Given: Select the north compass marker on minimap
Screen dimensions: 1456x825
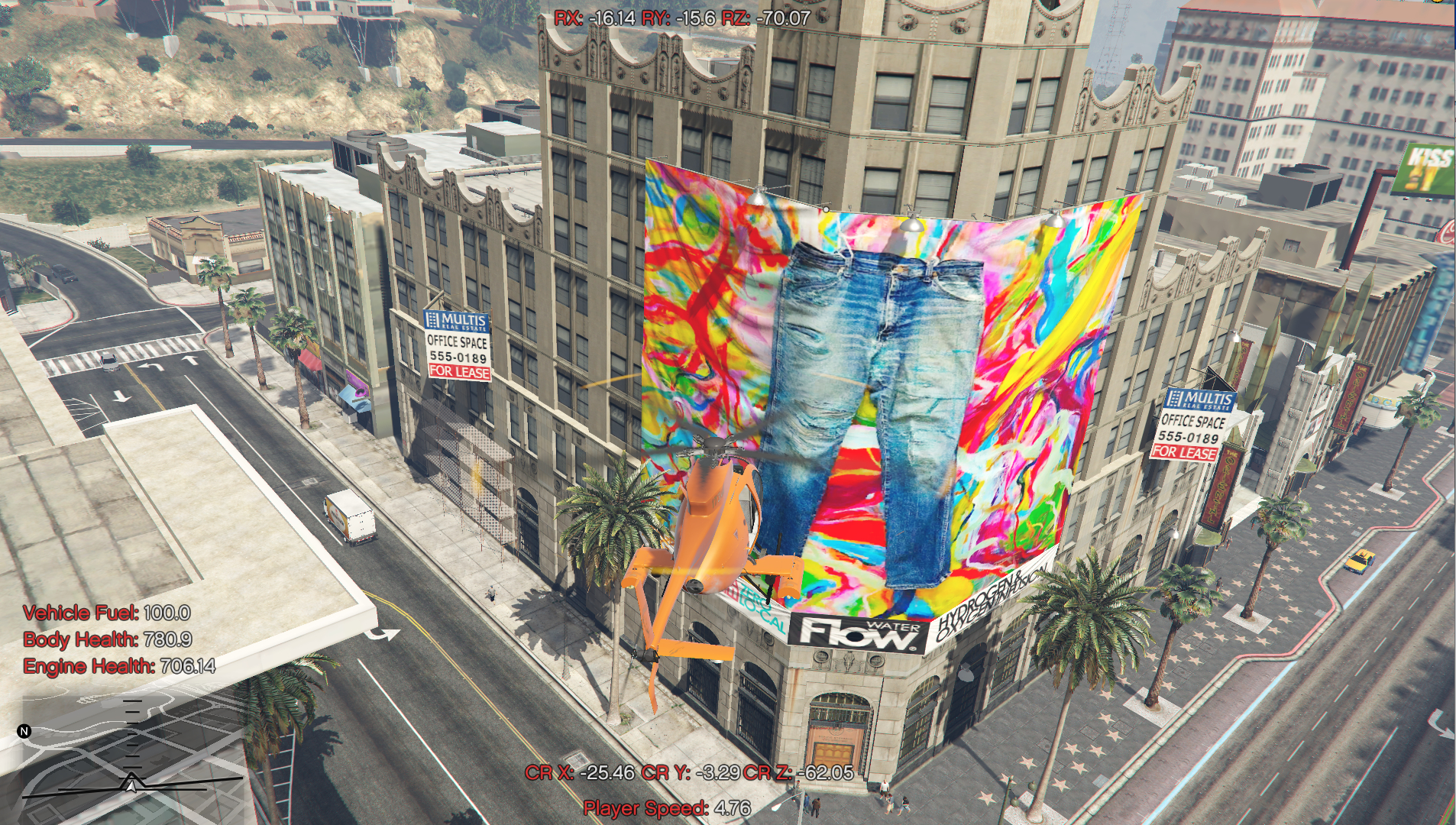Looking at the screenshot, I should pyautogui.click(x=24, y=731).
